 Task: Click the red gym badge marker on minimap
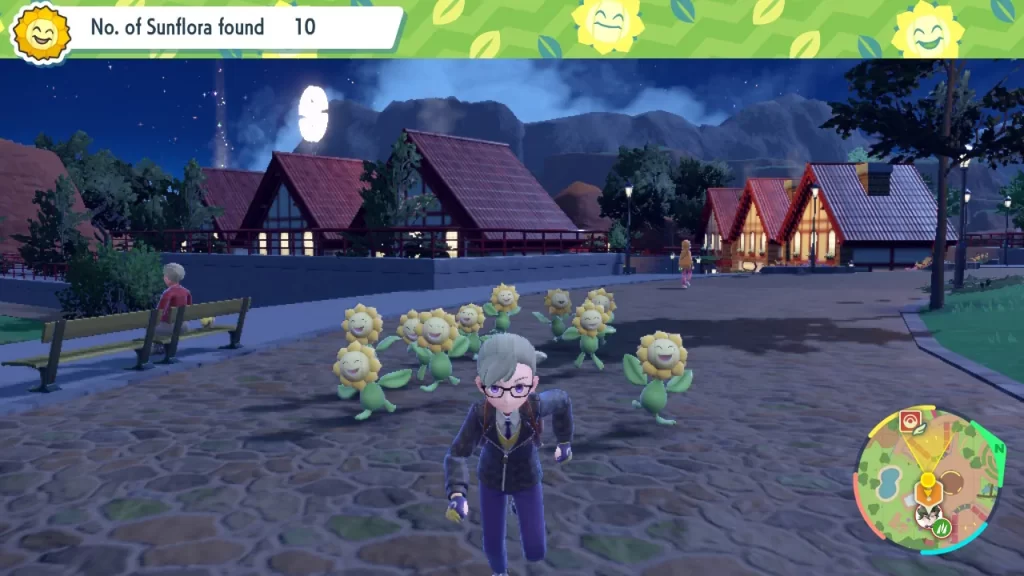[x=911, y=421]
